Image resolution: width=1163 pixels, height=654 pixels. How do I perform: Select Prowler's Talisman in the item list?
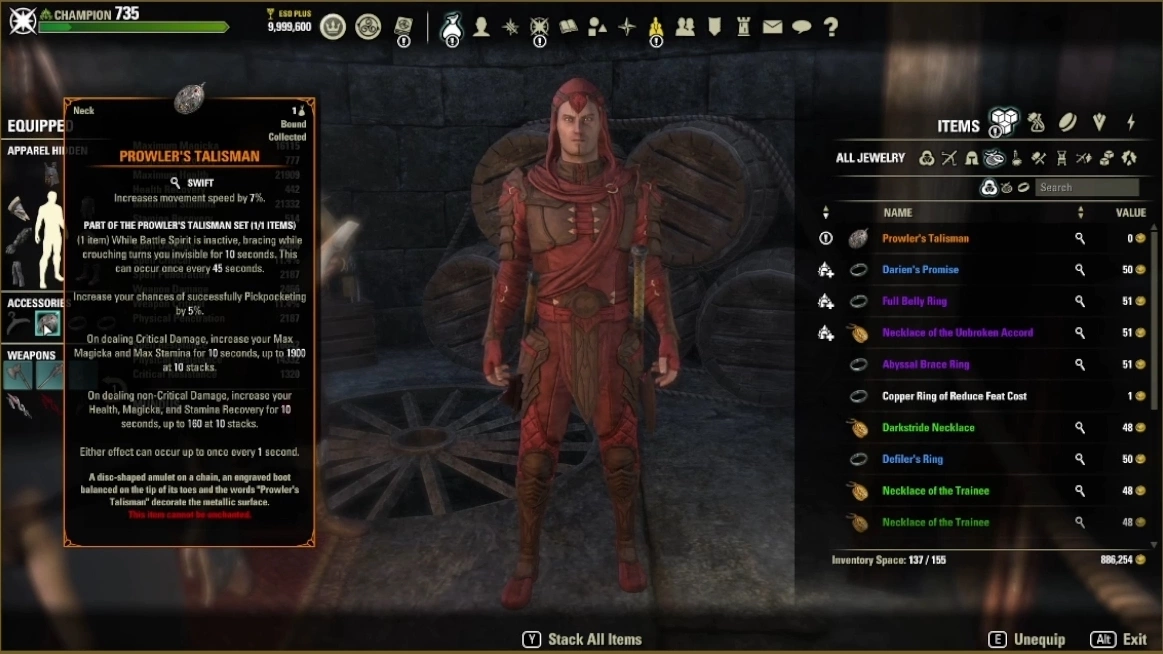point(925,239)
